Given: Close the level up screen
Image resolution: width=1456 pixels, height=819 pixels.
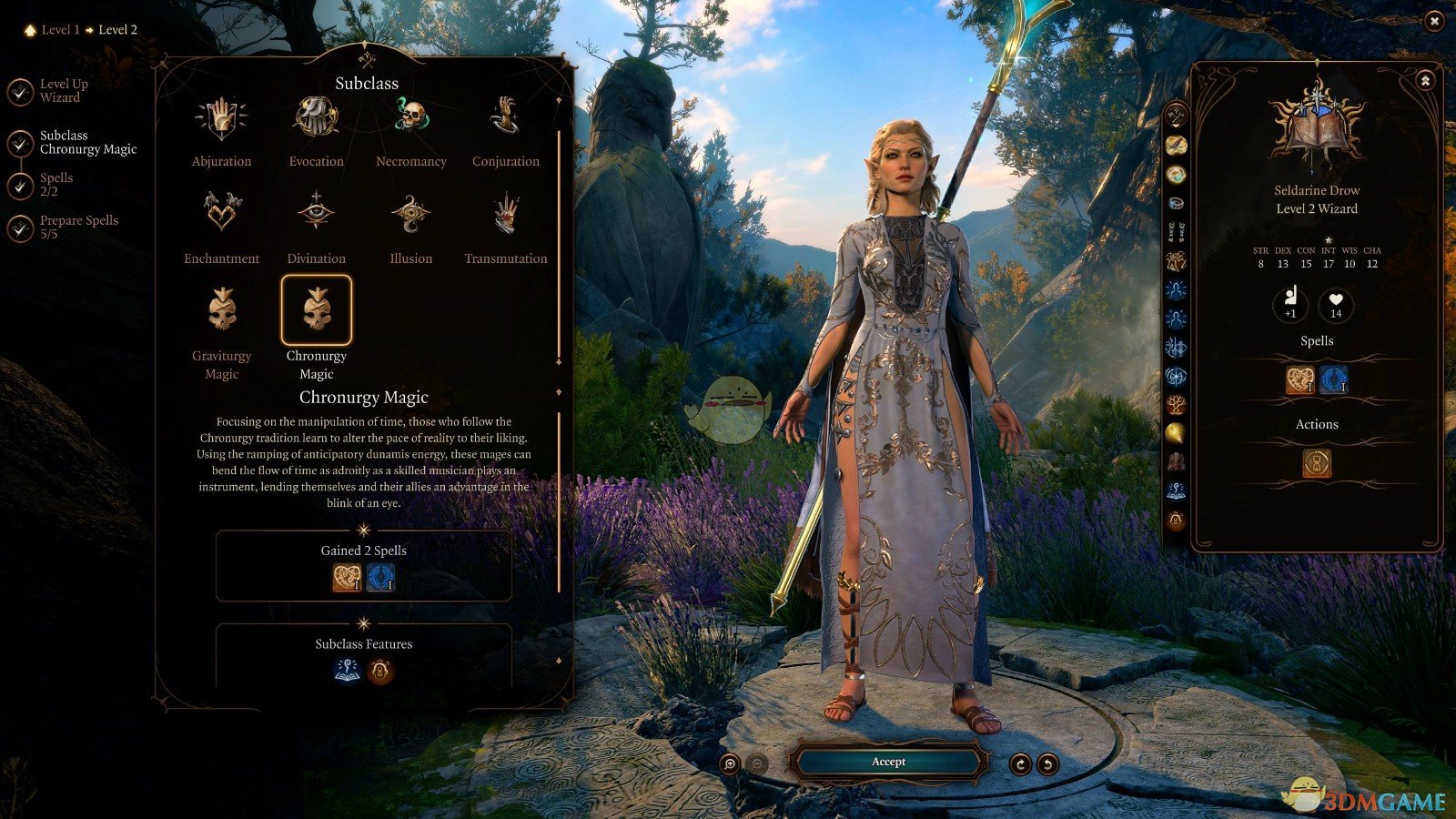Looking at the screenshot, I should [x=1434, y=20].
